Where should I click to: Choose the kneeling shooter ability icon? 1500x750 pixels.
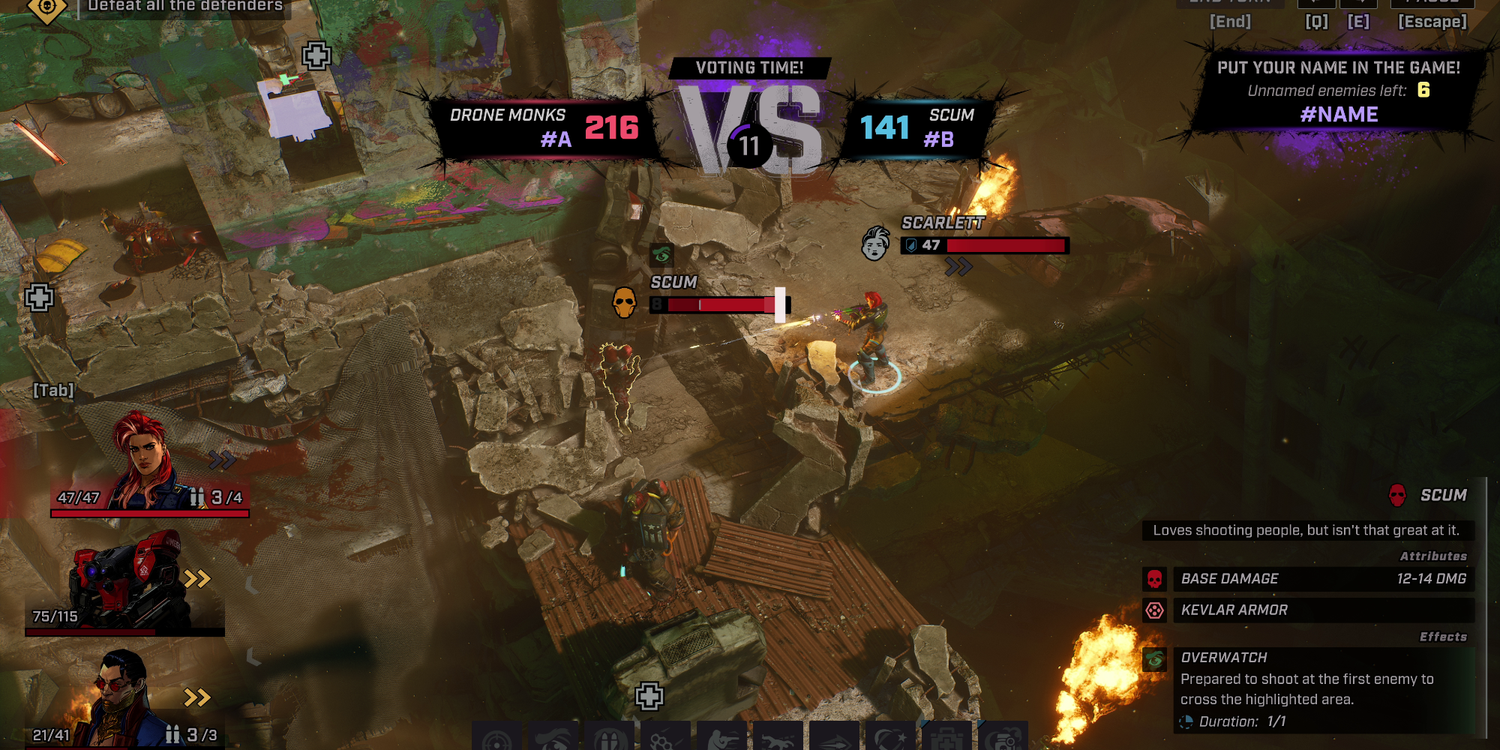(x=722, y=739)
